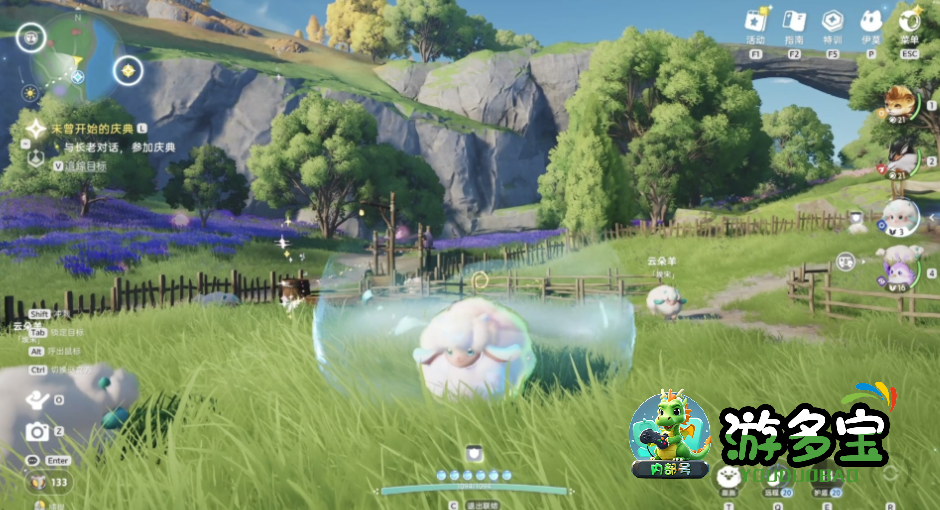Open the 特训 training icon
The width and height of the screenshot is (940, 510).
(x=831, y=21)
